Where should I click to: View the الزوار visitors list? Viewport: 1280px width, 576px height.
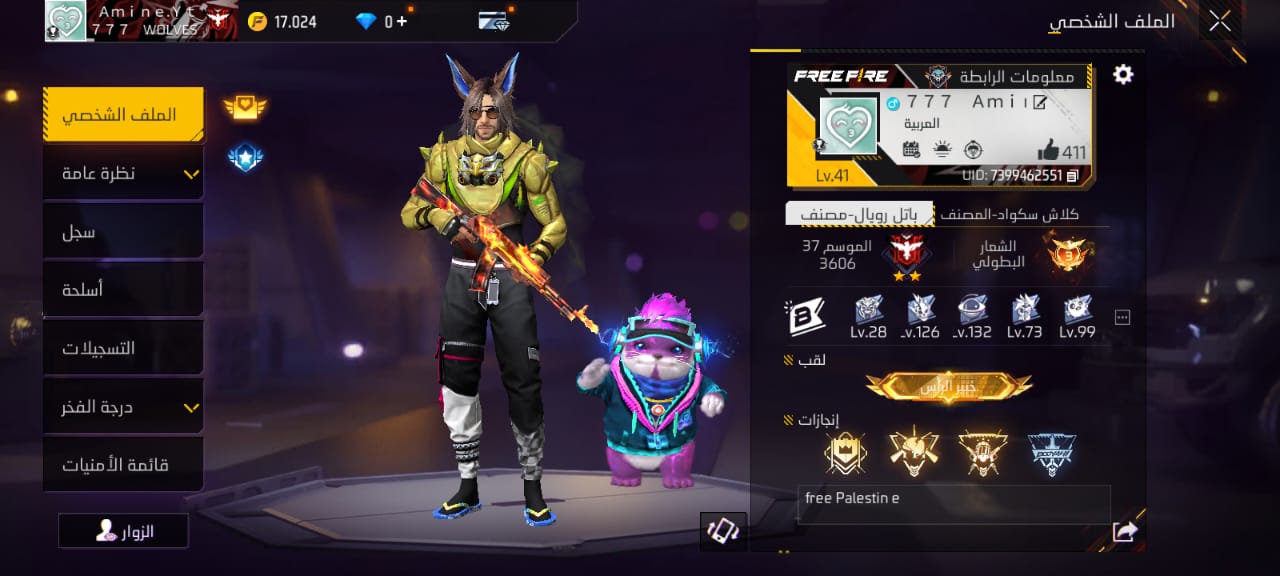pos(124,531)
